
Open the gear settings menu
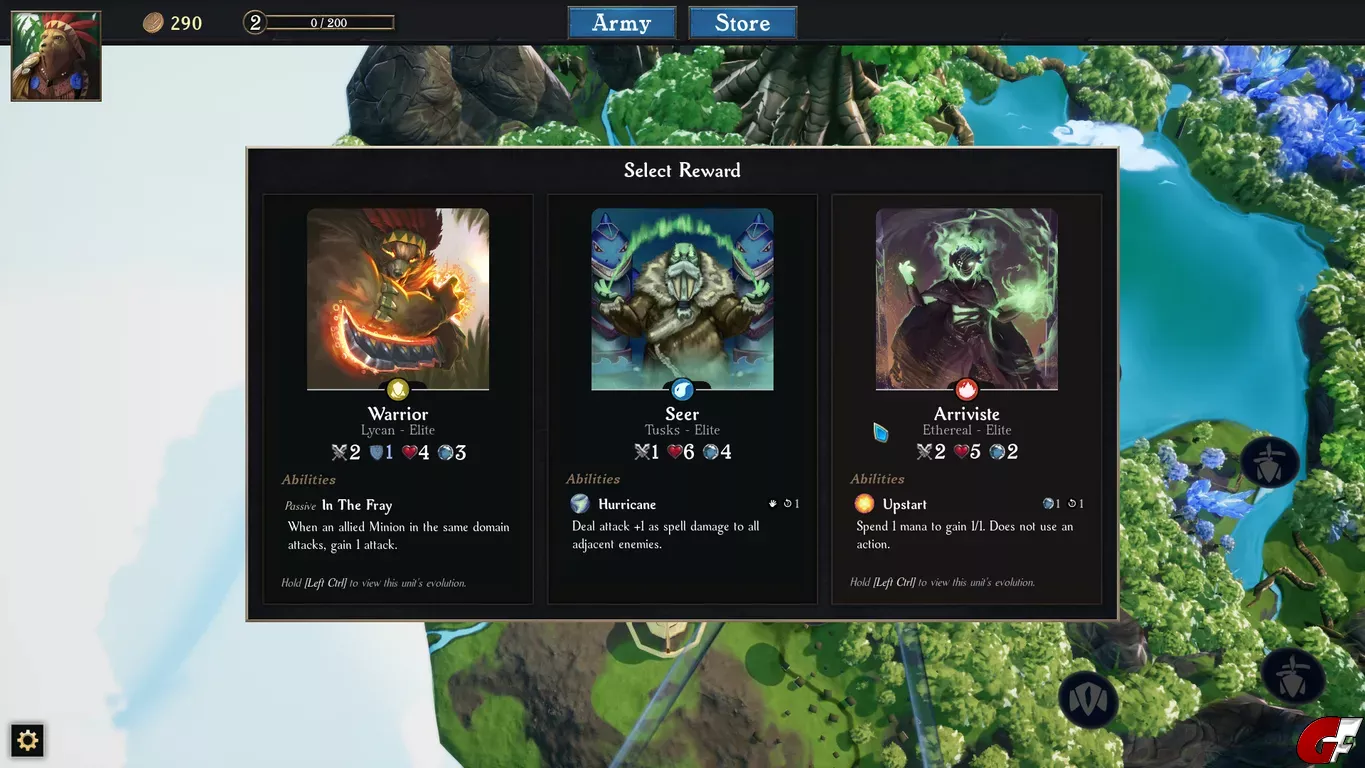[28, 740]
